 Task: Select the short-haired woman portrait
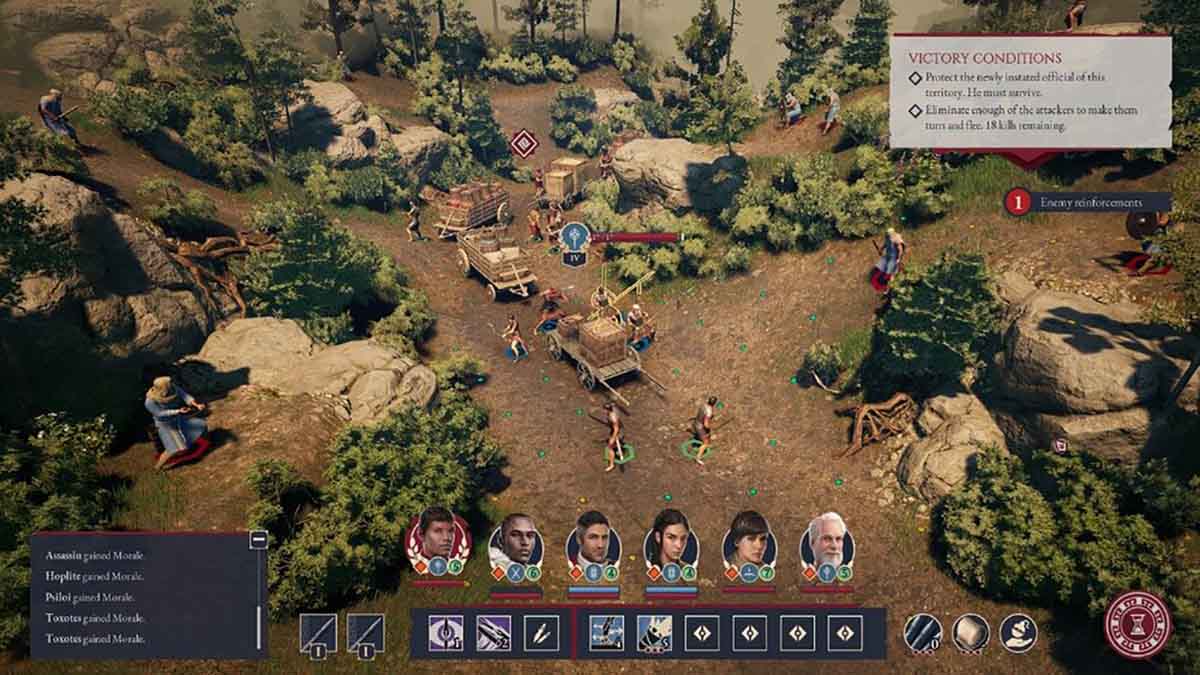coord(748,541)
